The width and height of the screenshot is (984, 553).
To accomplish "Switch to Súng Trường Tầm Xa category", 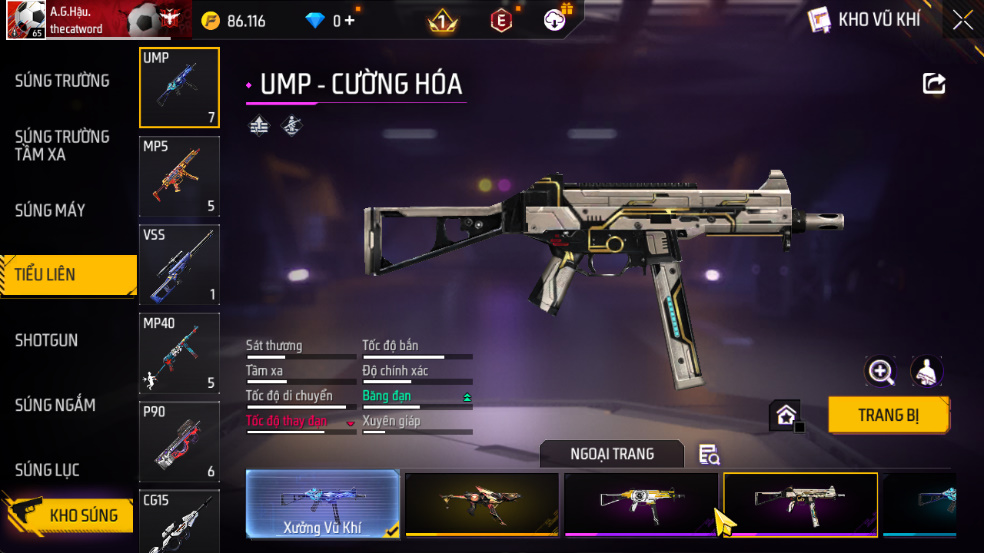I will 62,145.
